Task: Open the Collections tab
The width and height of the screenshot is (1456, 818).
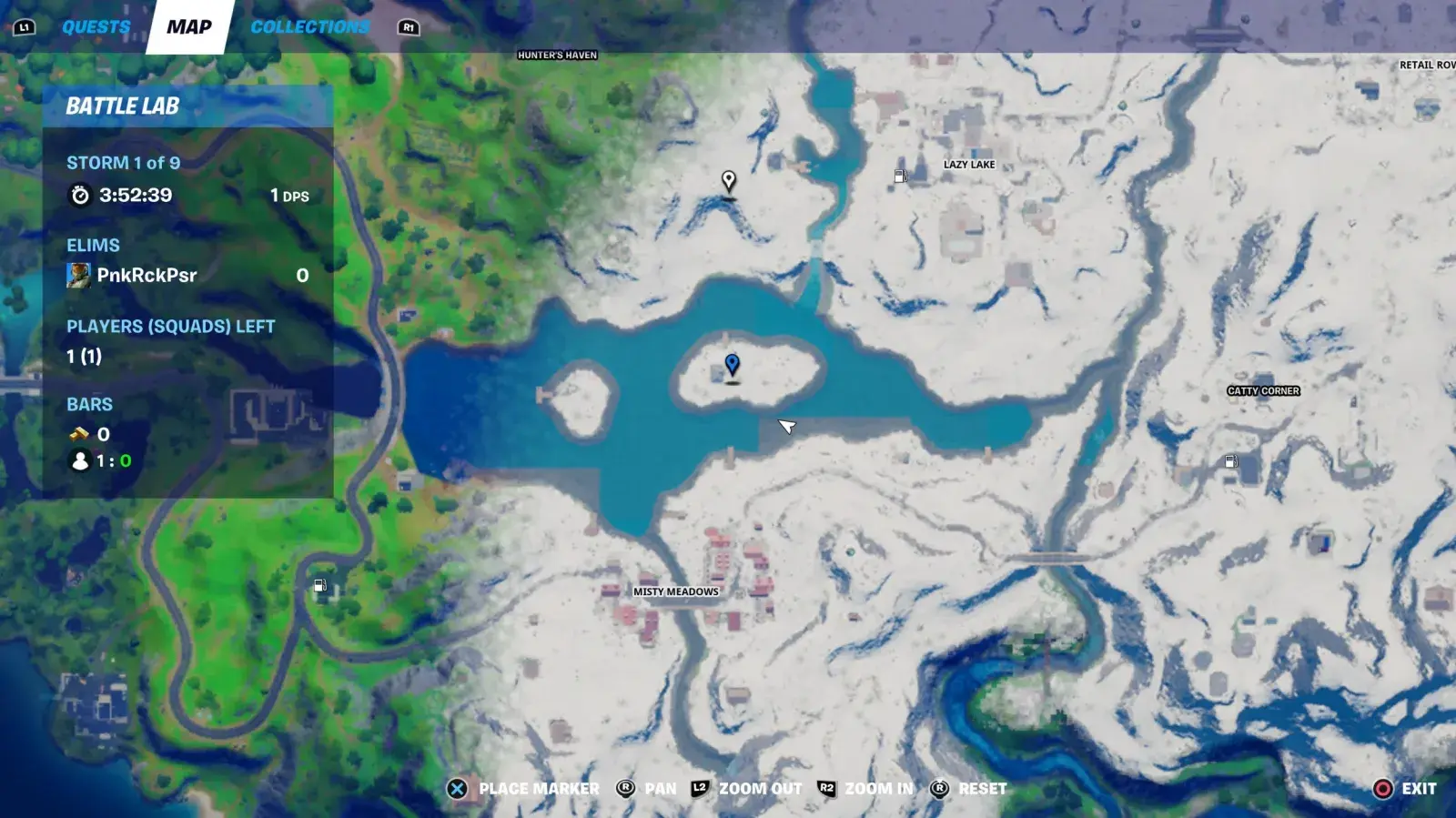Action: point(309,27)
